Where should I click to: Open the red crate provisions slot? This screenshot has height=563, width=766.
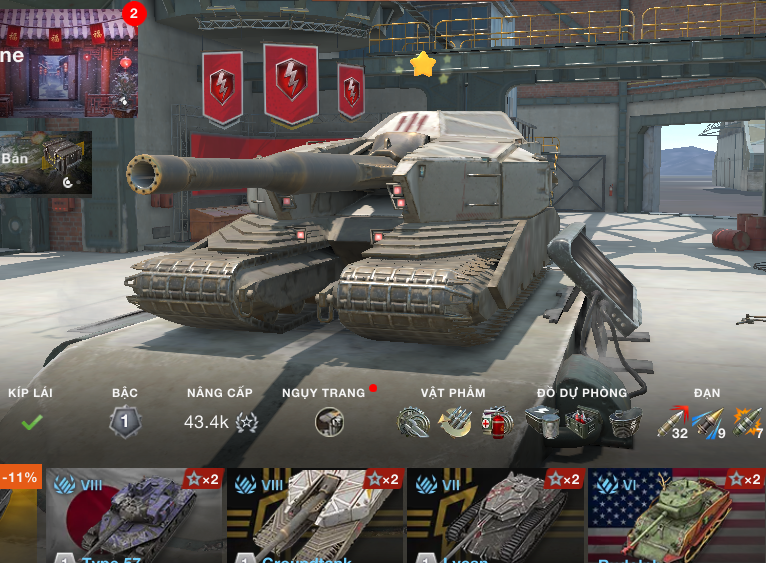[x=584, y=422]
